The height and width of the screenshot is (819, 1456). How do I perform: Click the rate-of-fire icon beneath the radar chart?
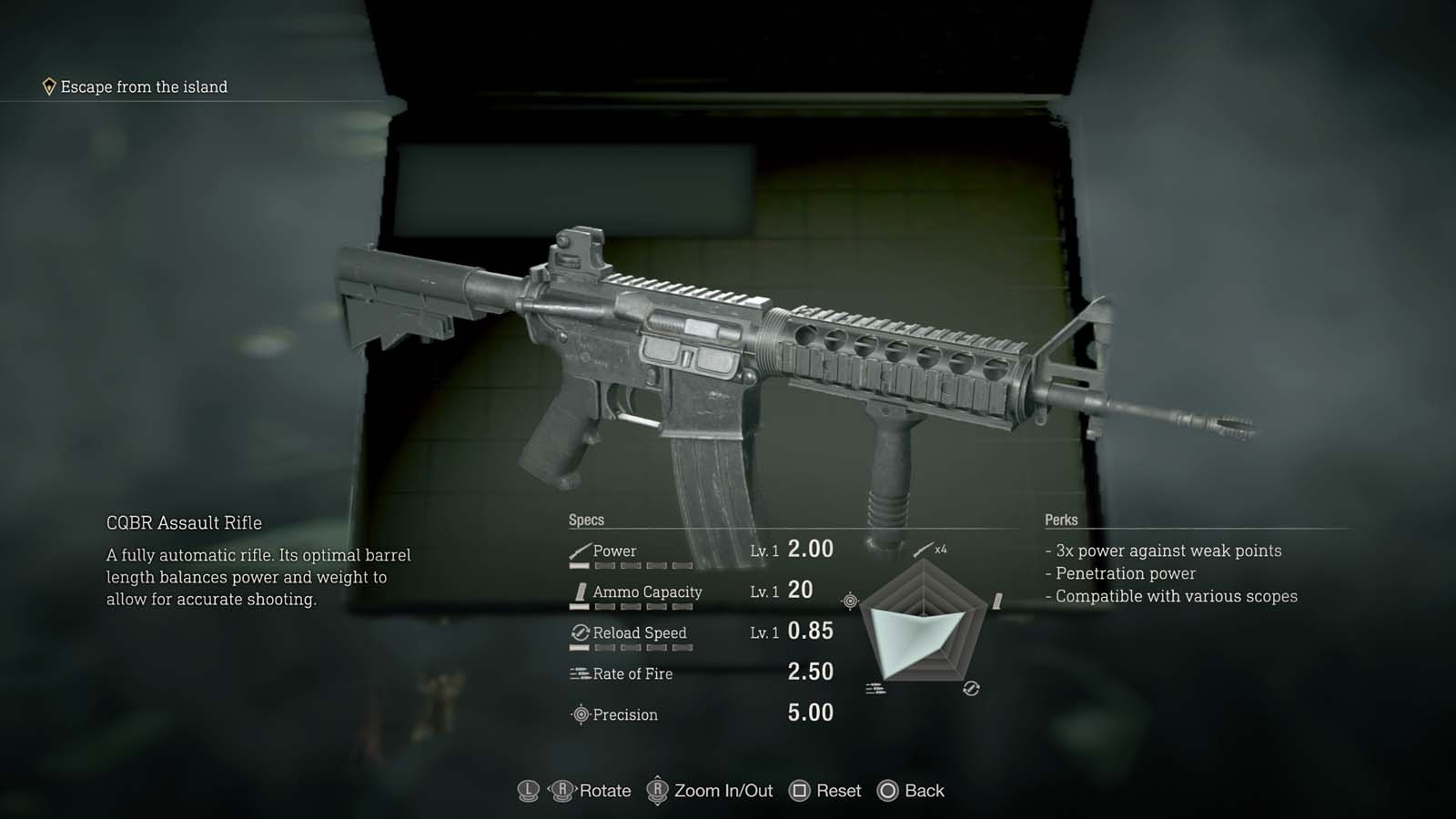tap(878, 688)
